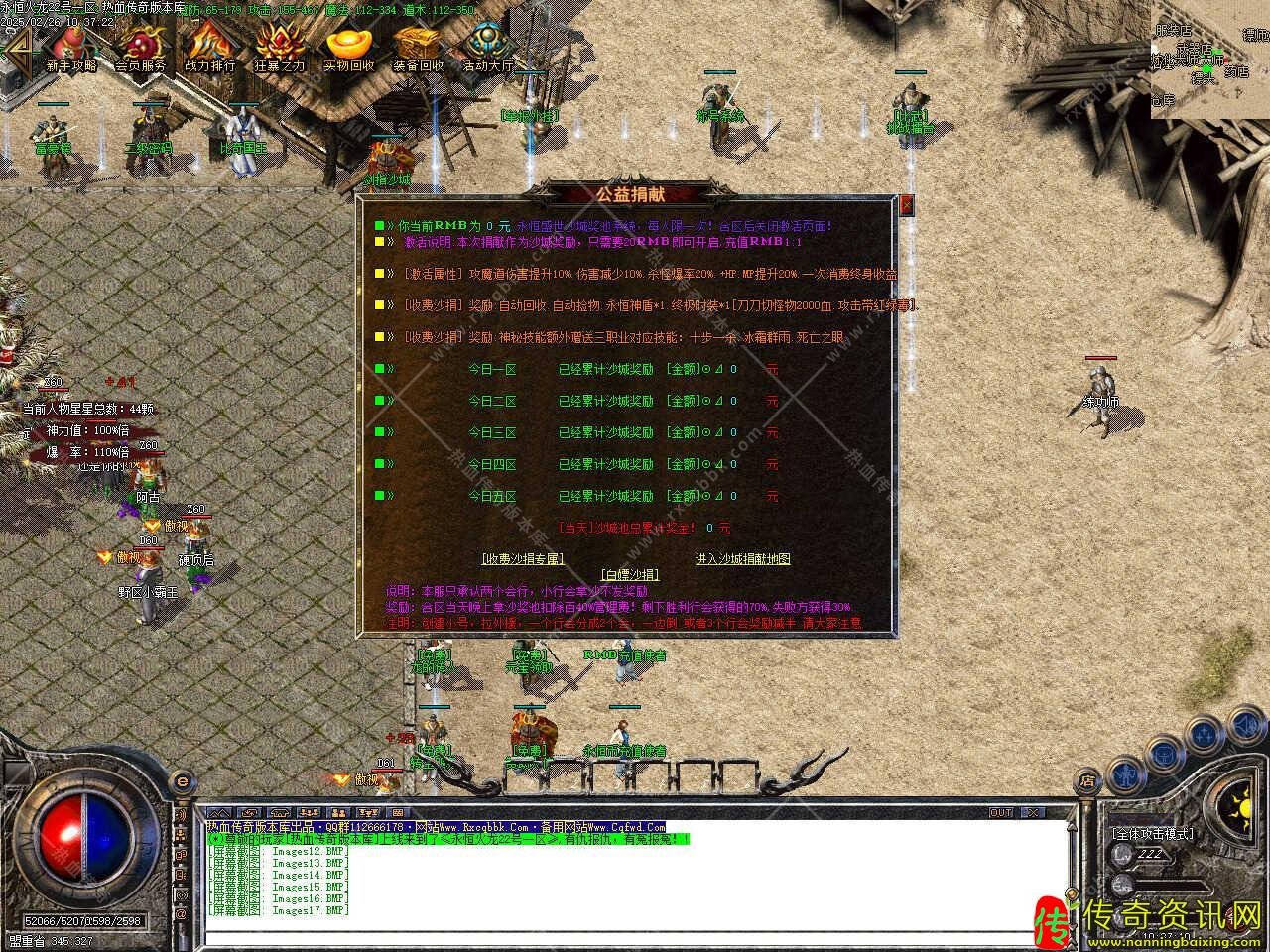Toggle the 全体攻击模式 attack mode label
1270x952 pixels.
coord(1153,834)
